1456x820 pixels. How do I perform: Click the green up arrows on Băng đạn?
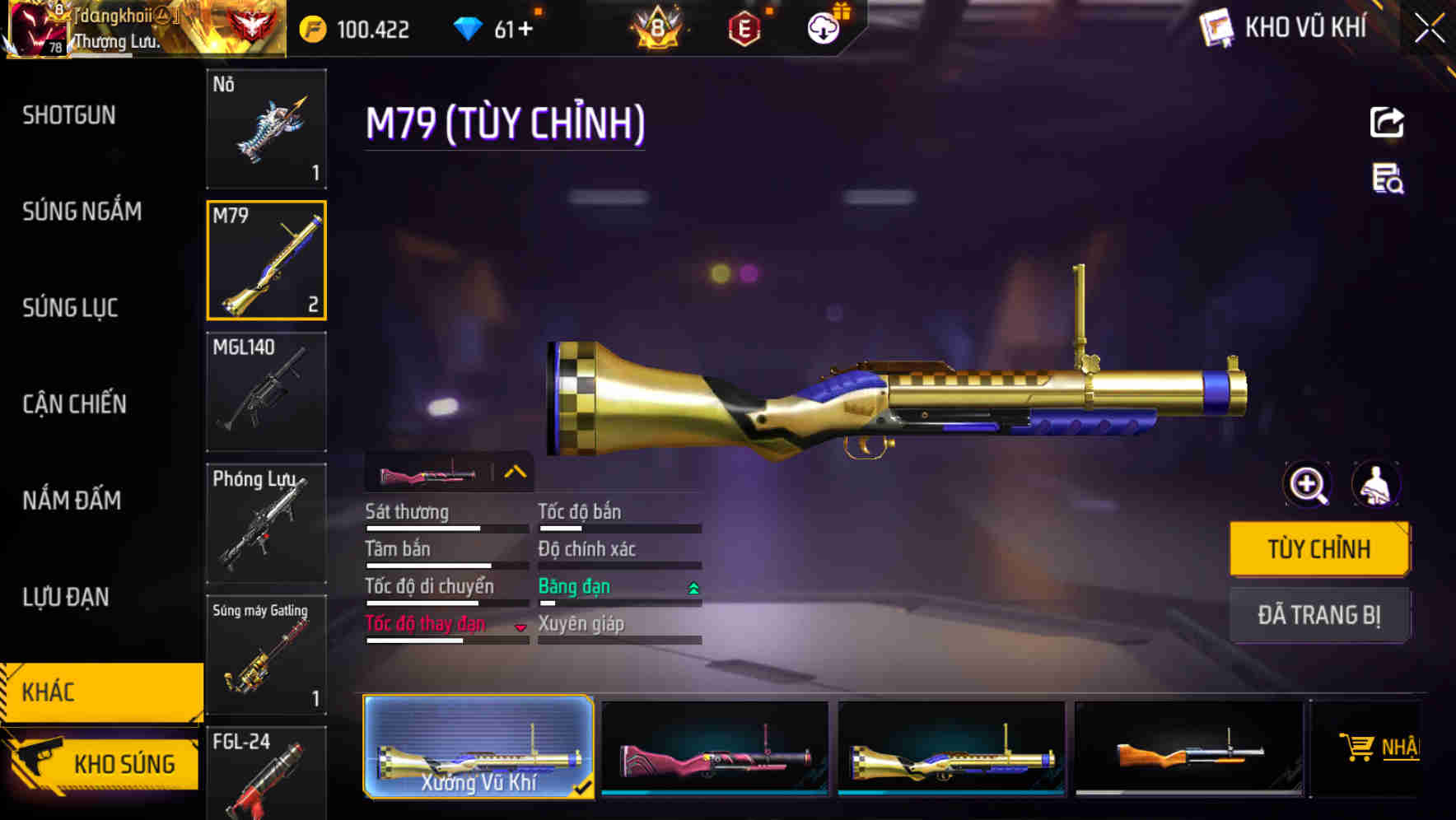click(x=693, y=586)
